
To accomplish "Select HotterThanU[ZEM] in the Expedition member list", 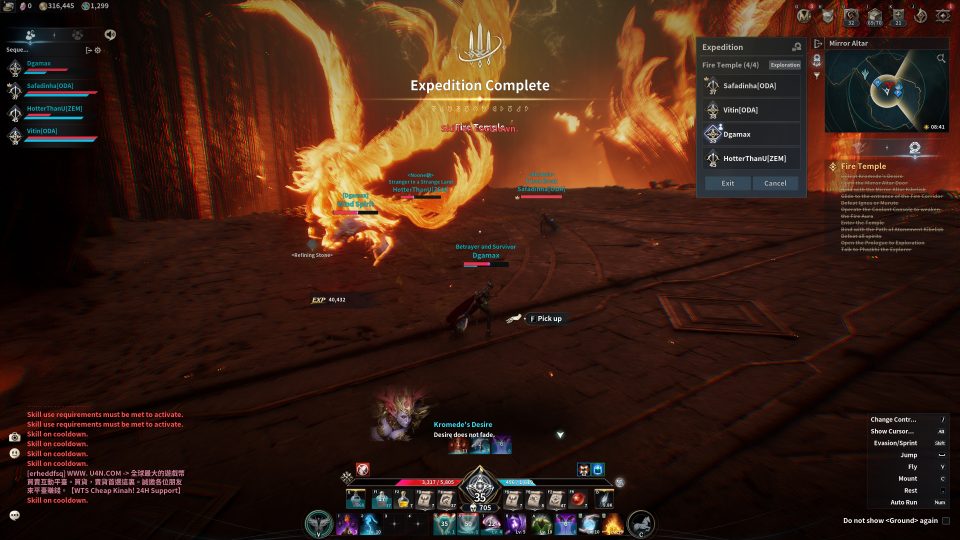I will (753, 158).
